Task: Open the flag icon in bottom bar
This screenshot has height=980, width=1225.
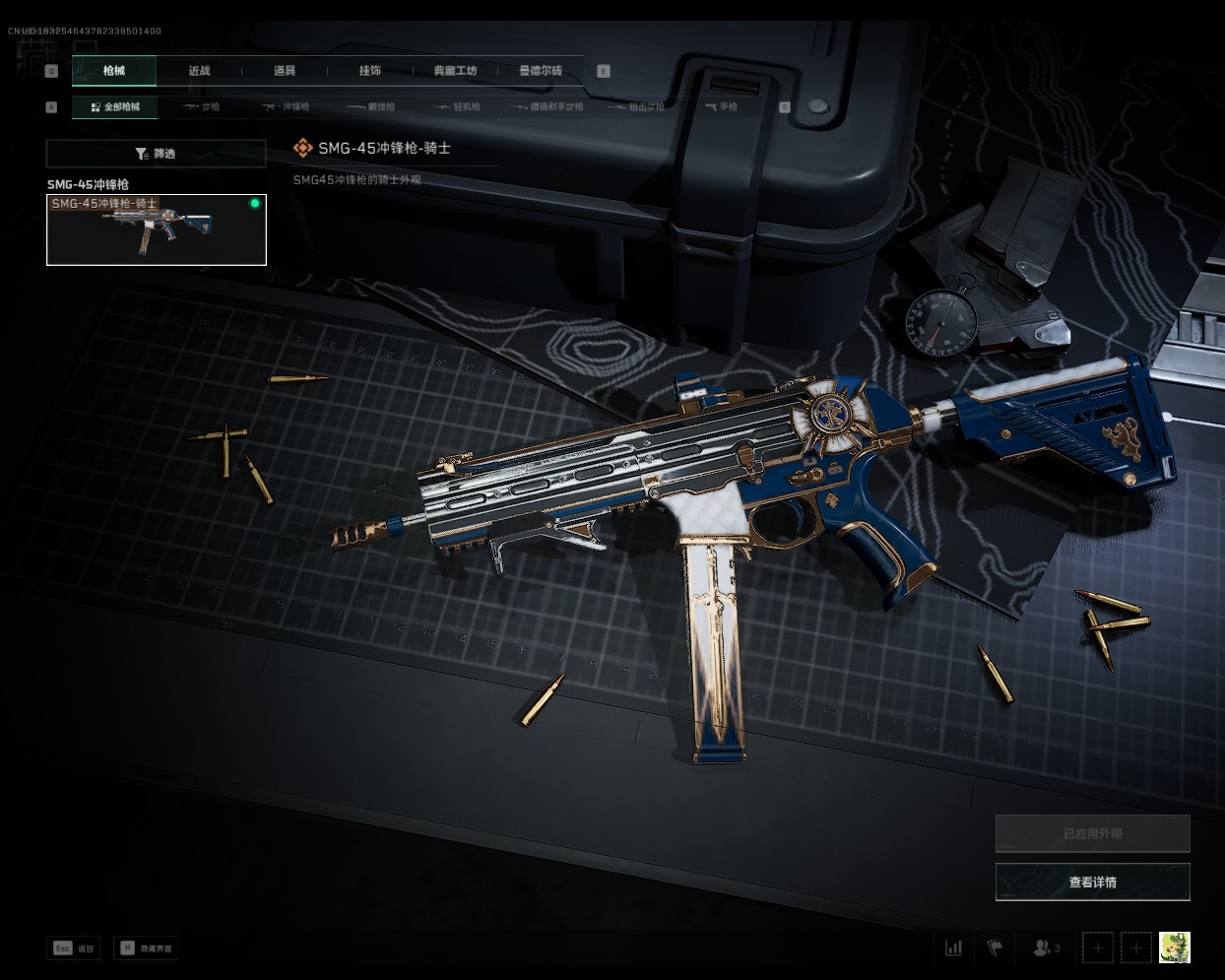Action: (x=995, y=947)
